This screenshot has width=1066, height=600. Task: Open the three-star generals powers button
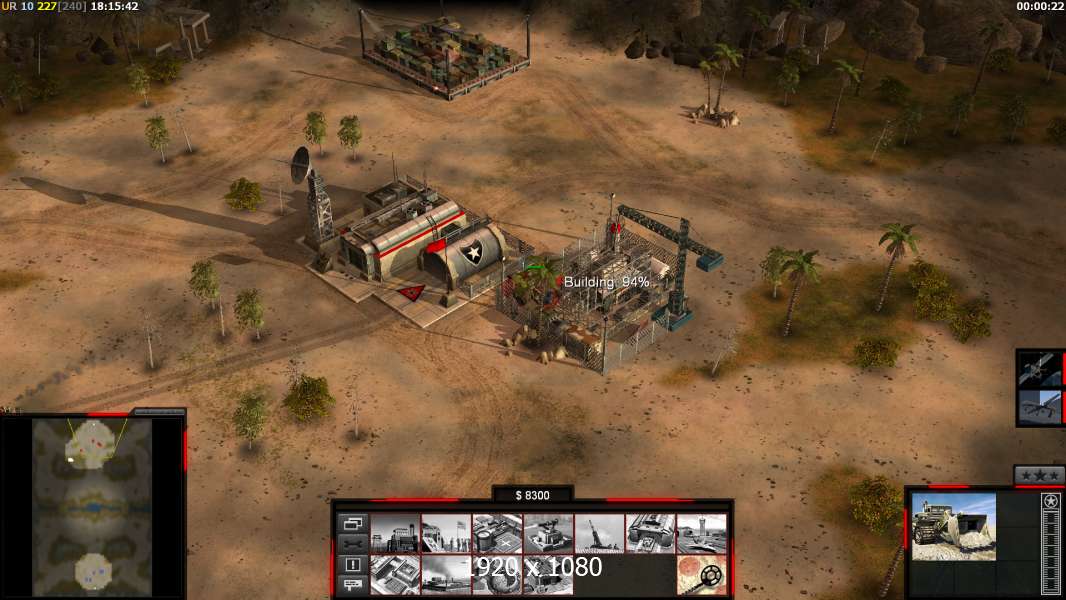coord(1039,474)
